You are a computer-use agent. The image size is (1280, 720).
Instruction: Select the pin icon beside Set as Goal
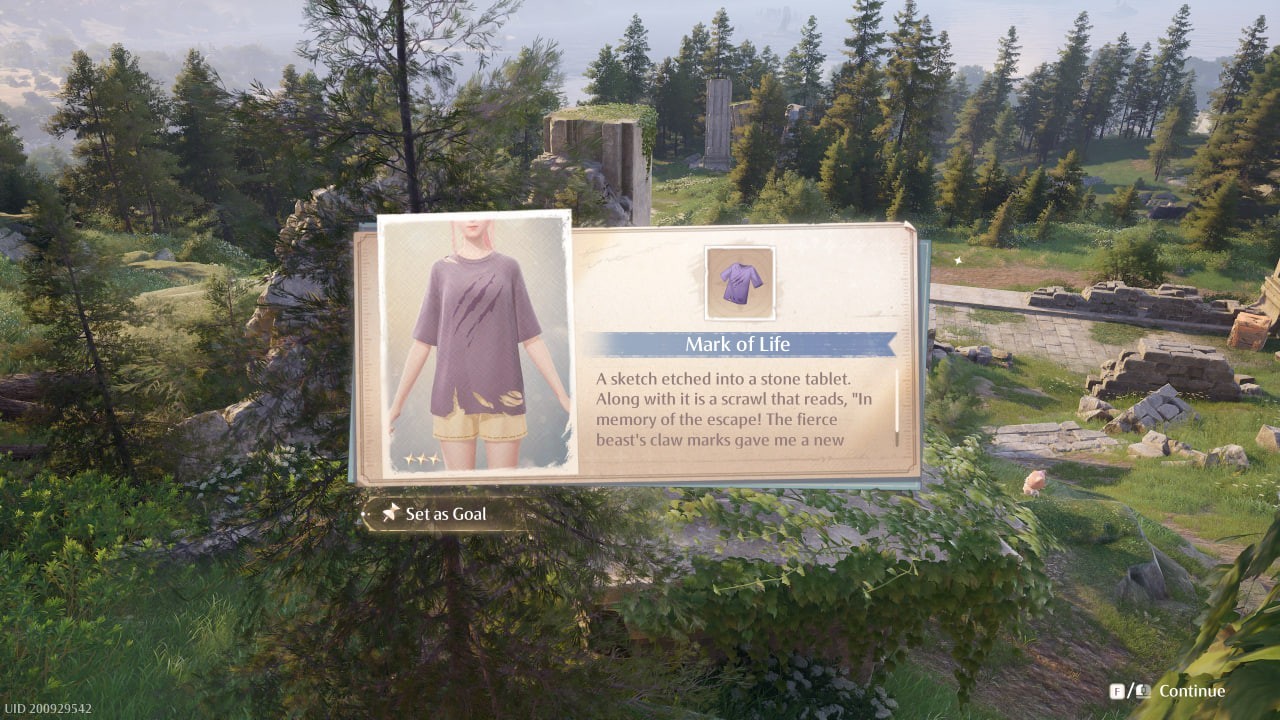click(387, 513)
